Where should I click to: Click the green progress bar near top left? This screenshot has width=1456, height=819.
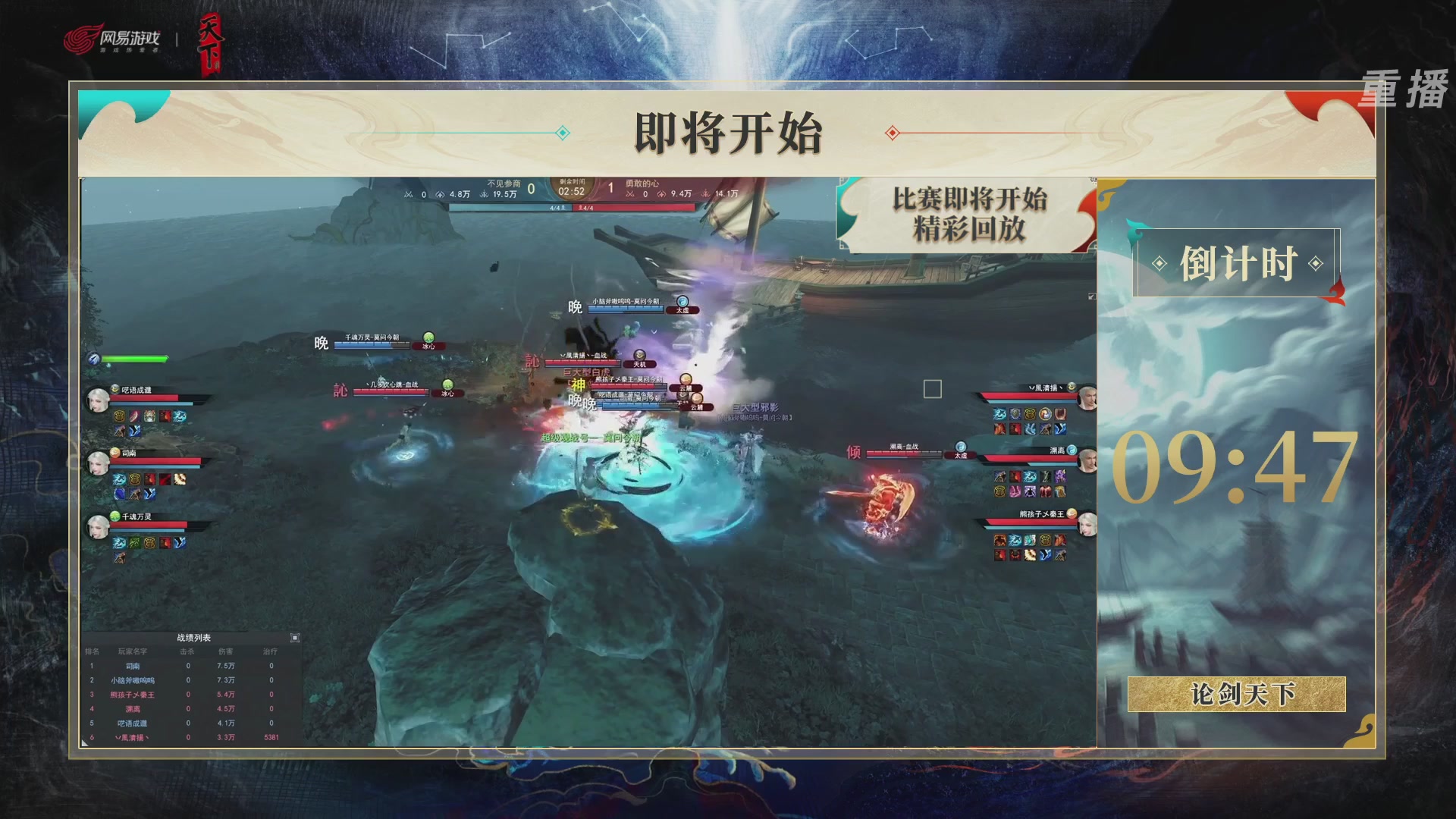point(136,358)
